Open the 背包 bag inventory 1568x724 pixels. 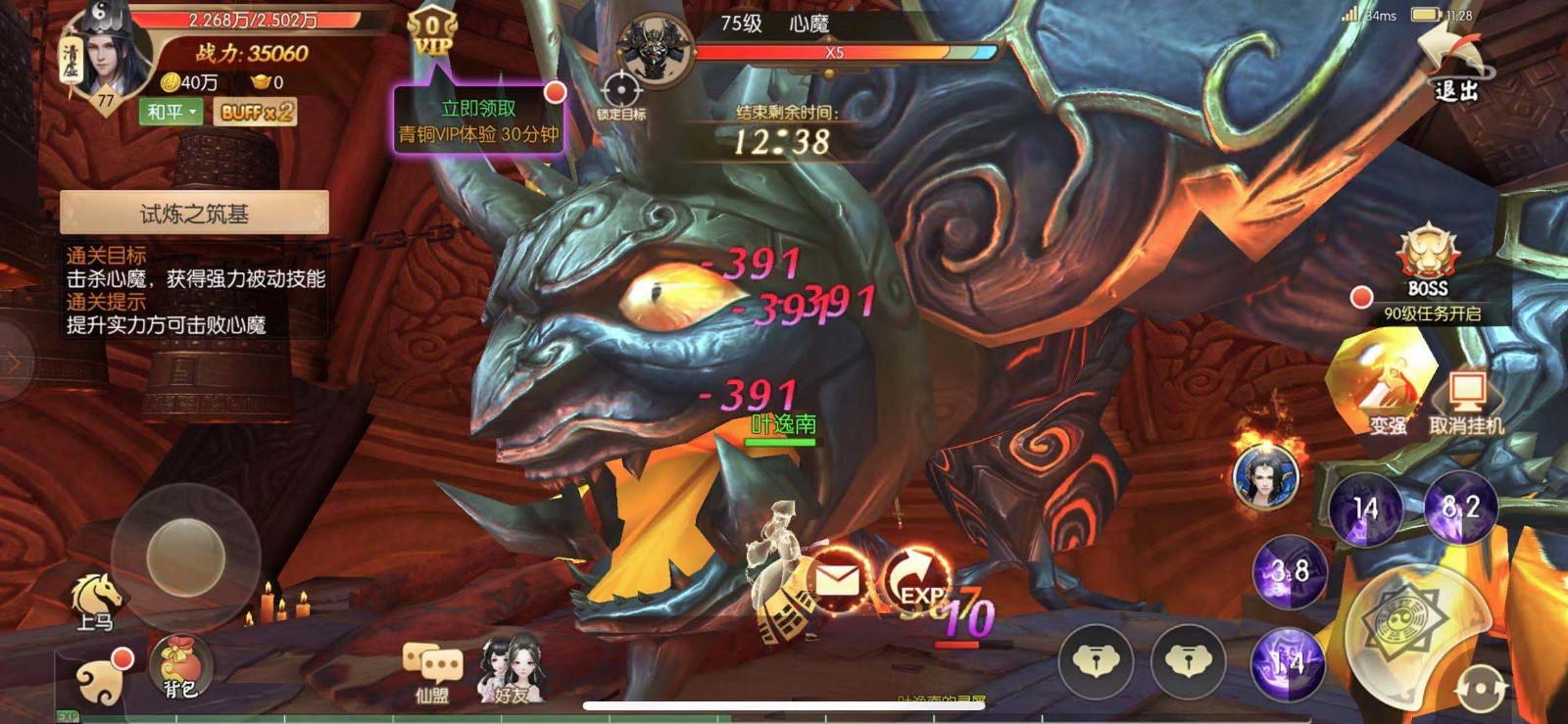coord(179,666)
